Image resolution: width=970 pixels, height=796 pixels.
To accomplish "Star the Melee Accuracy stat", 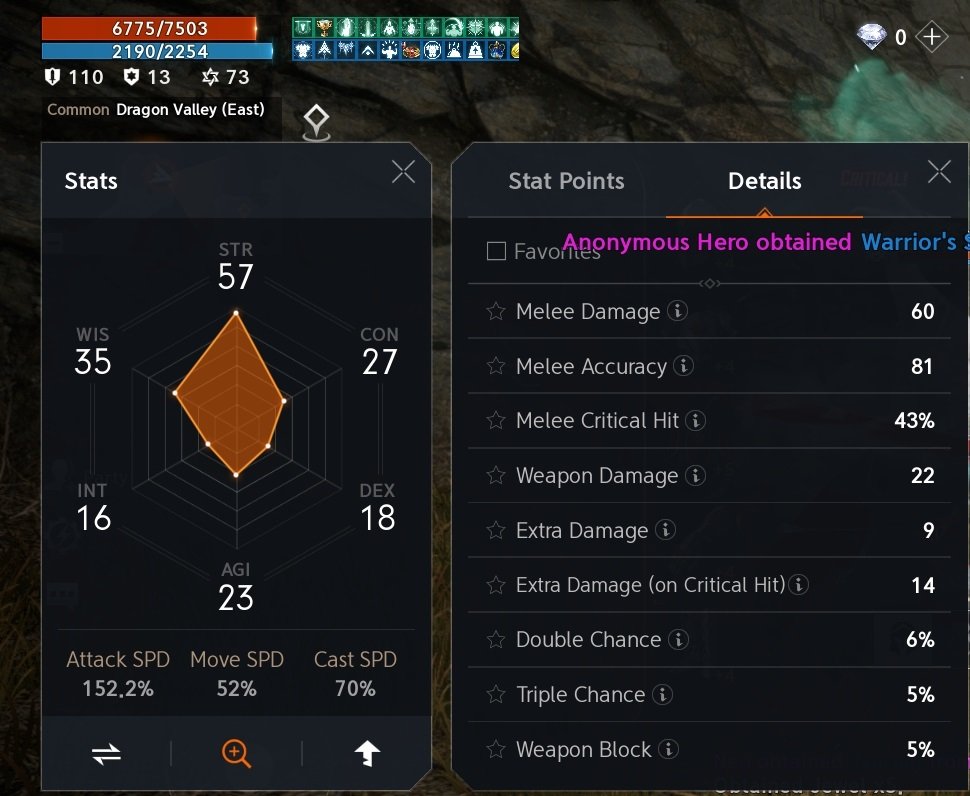I will [x=496, y=366].
